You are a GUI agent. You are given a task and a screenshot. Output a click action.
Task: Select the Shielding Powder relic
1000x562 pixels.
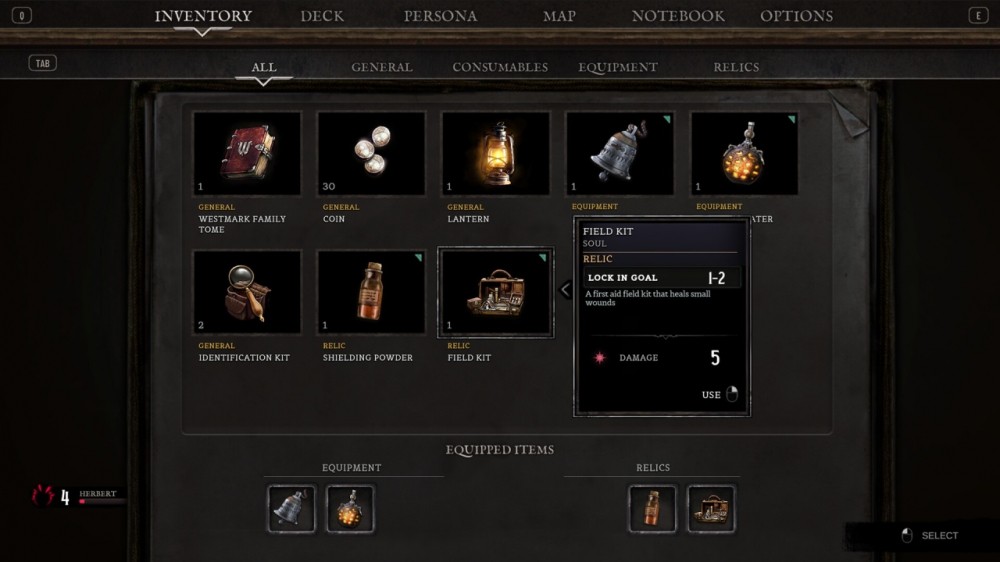point(371,292)
